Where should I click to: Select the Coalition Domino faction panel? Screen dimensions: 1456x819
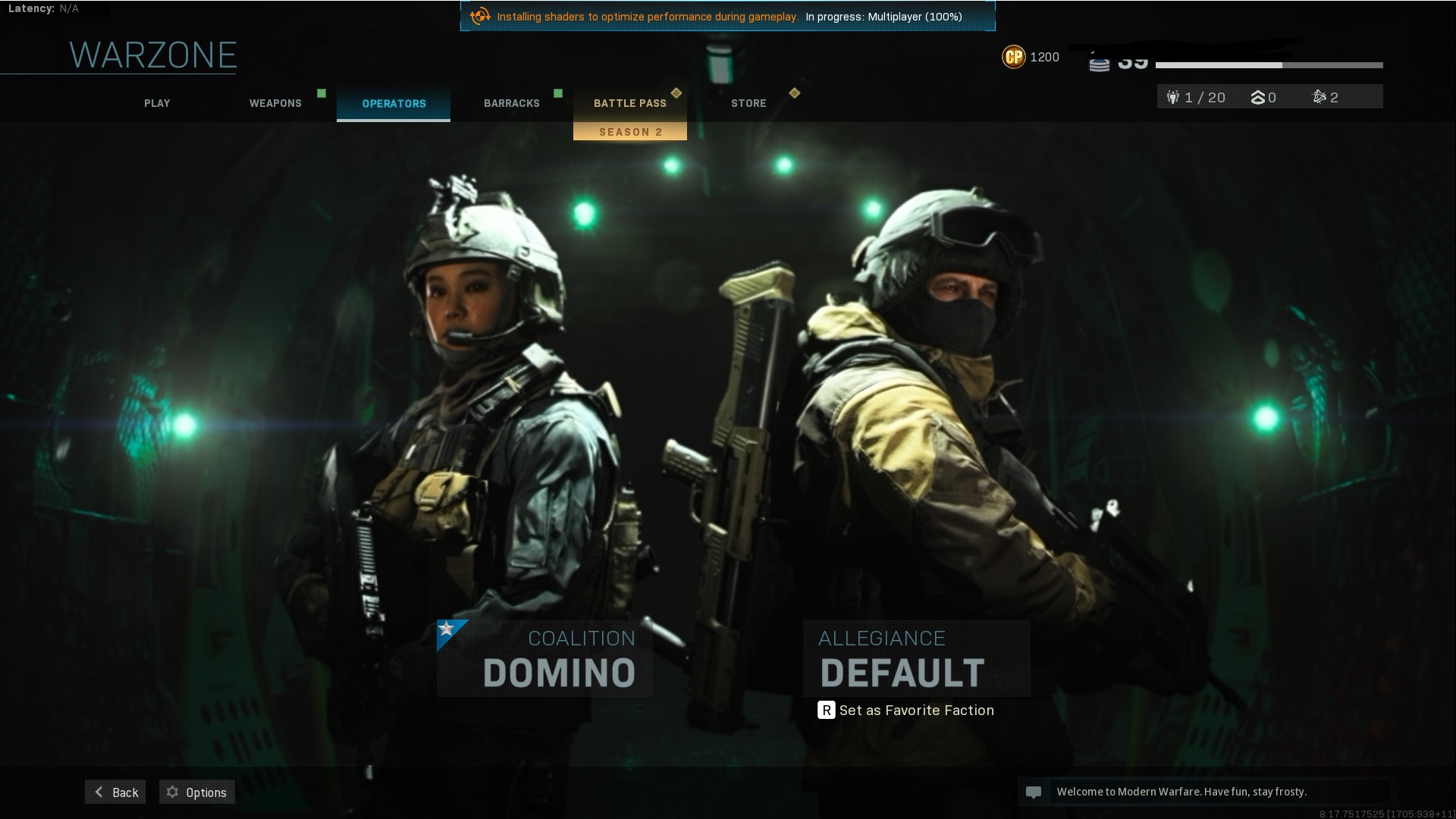(x=544, y=658)
